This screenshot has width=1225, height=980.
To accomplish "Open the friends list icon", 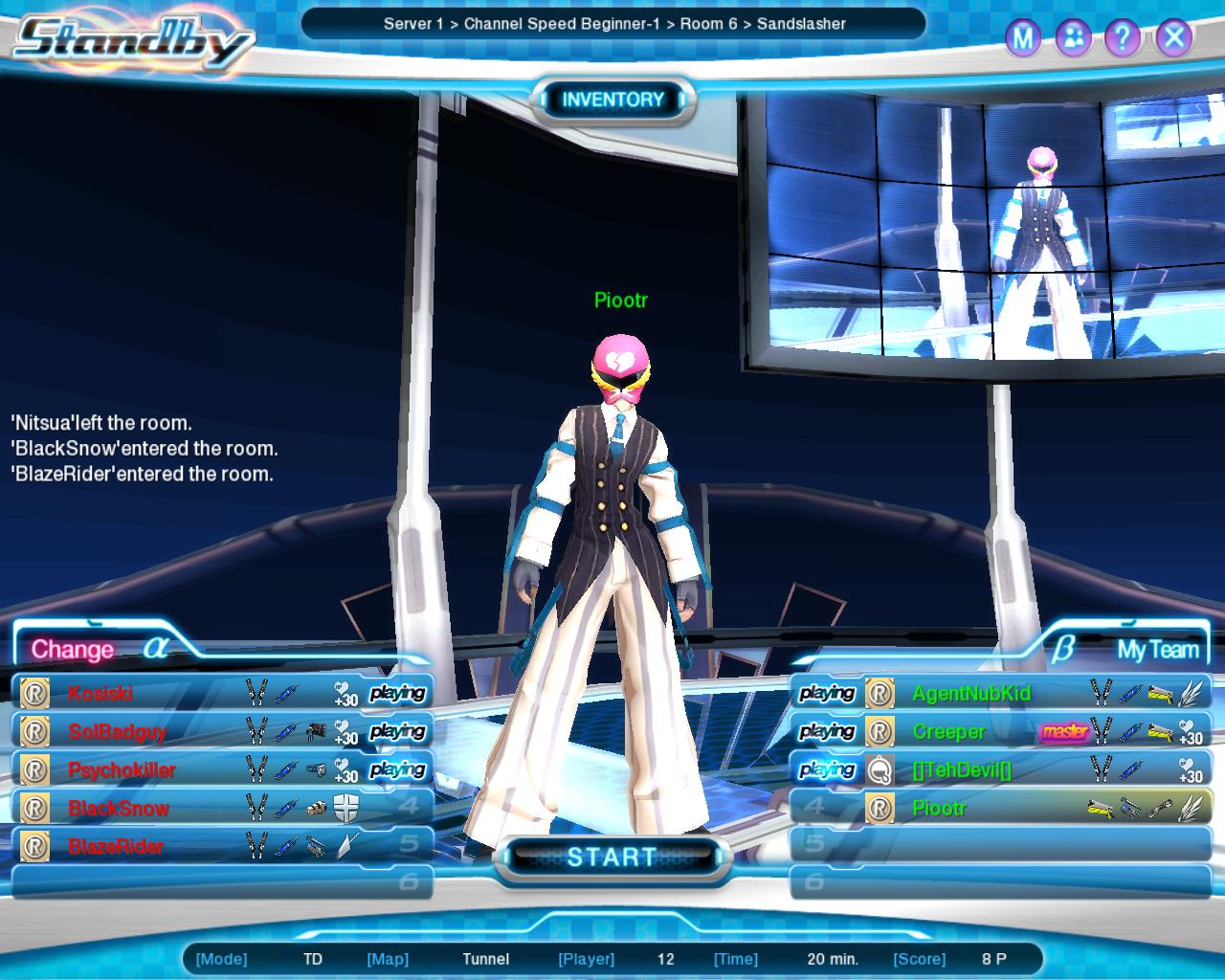I will pos(1073,38).
